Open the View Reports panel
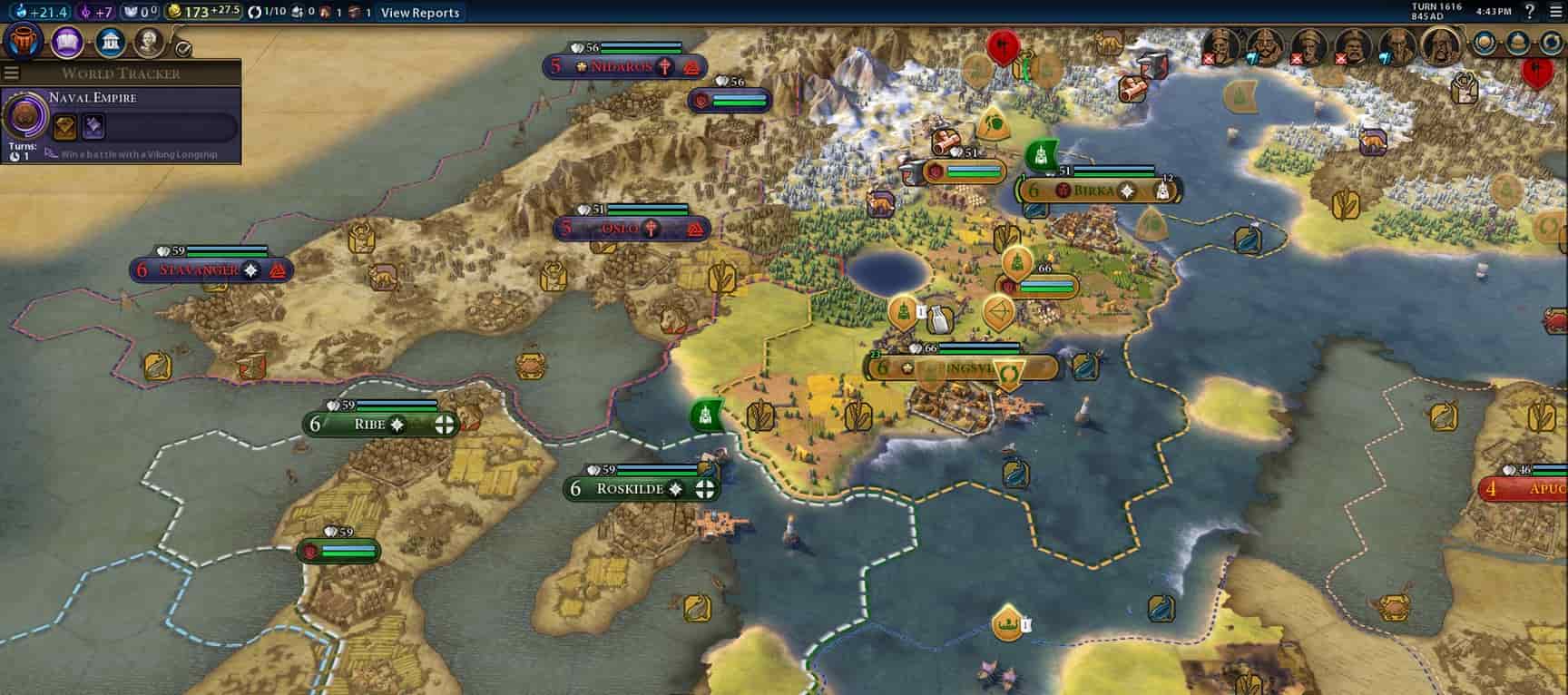The image size is (1568, 695). [420, 13]
